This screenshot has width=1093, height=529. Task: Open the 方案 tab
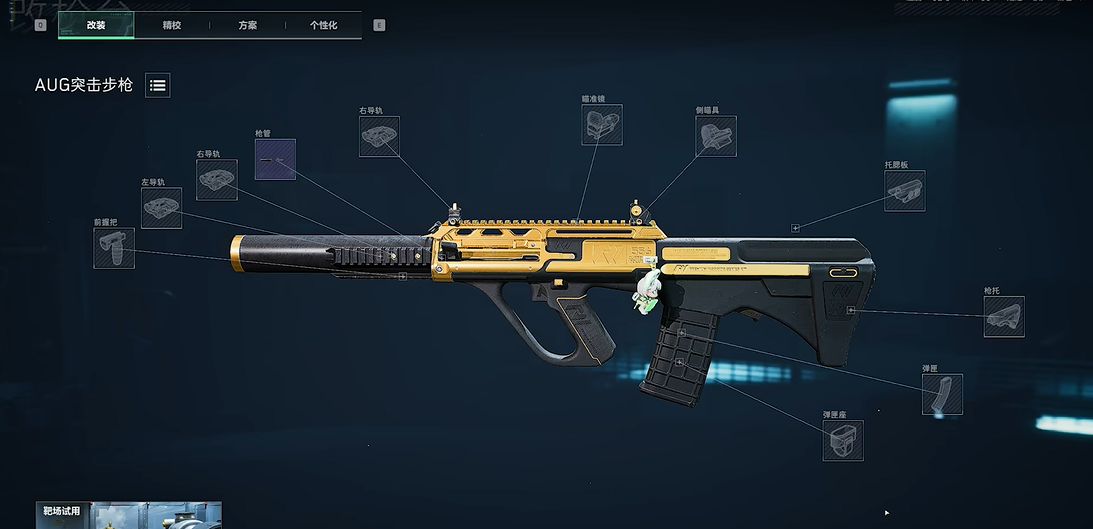click(x=247, y=25)
